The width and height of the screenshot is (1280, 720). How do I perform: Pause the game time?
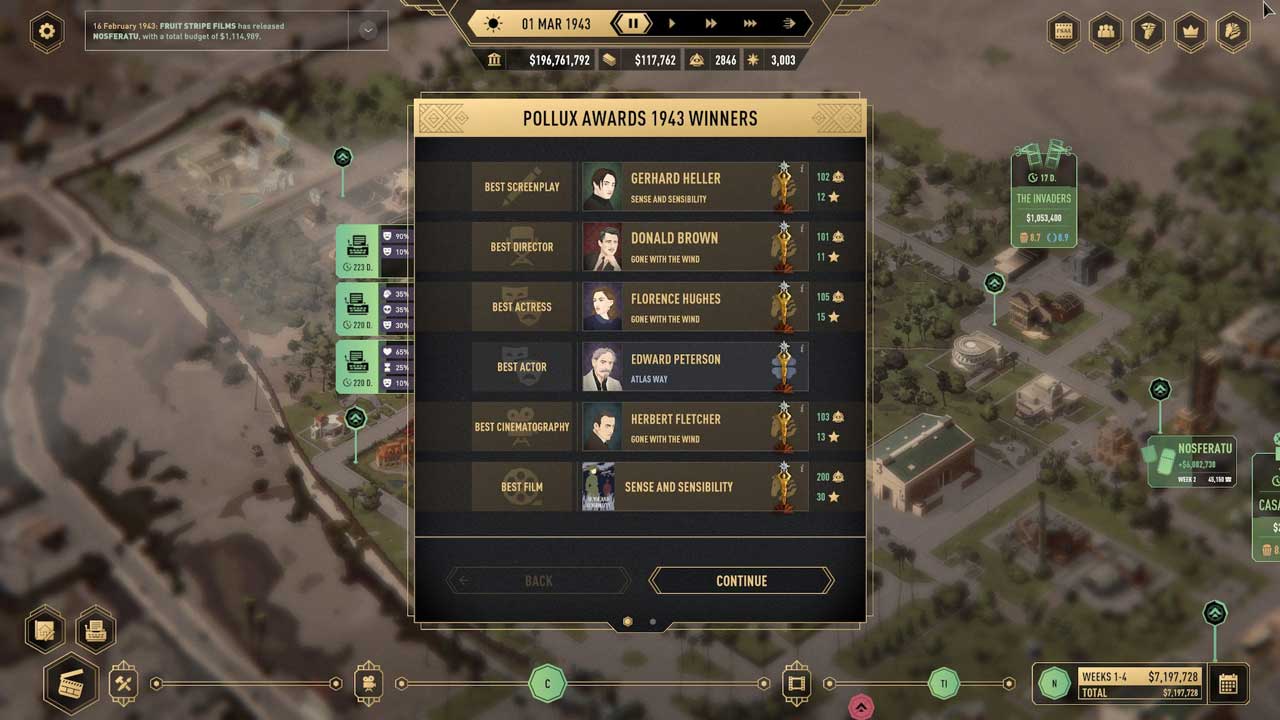pyautogui.click(x=633, y=23)
